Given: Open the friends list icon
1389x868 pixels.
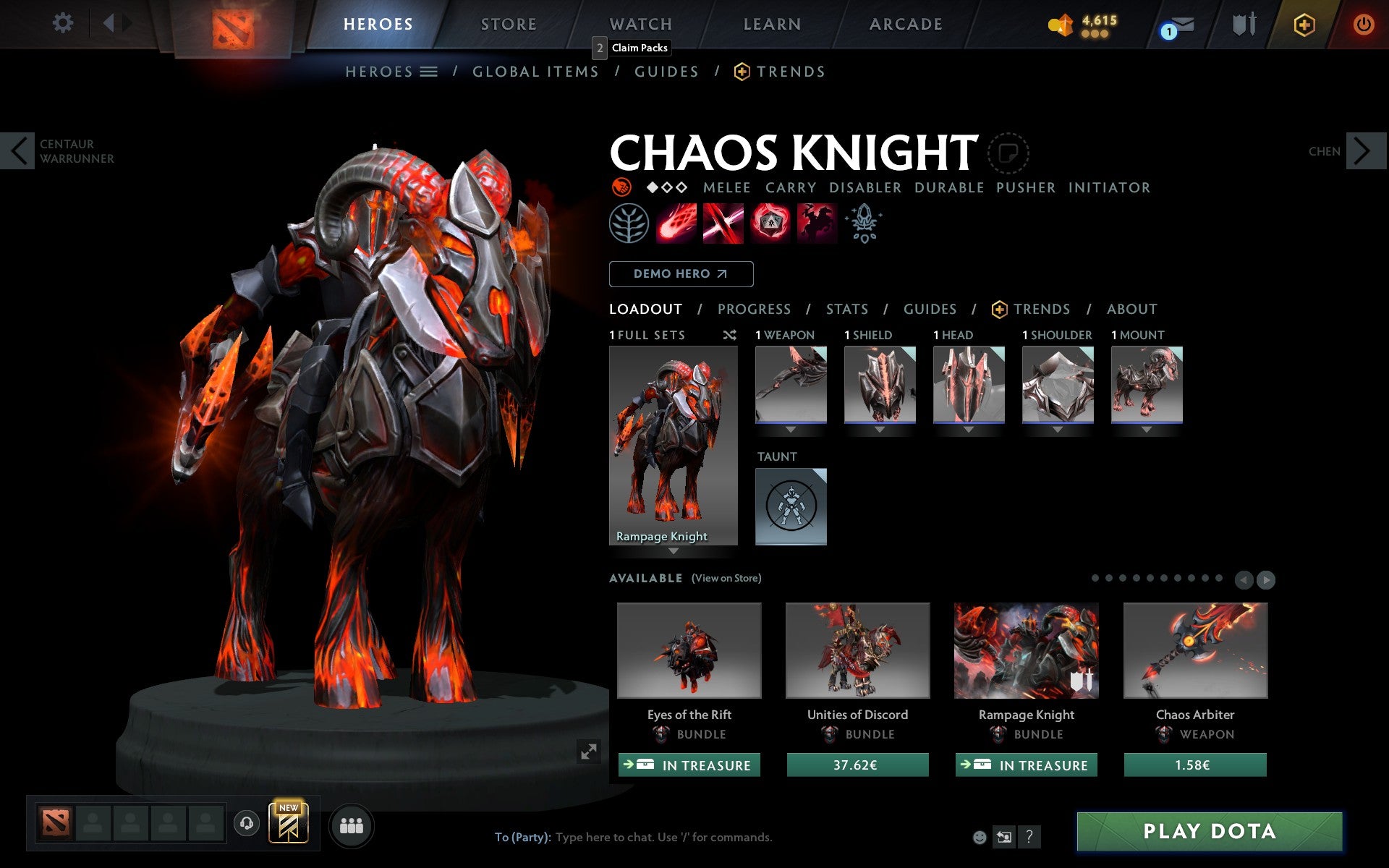Looking at the screenshot, I should pos(352,823).
